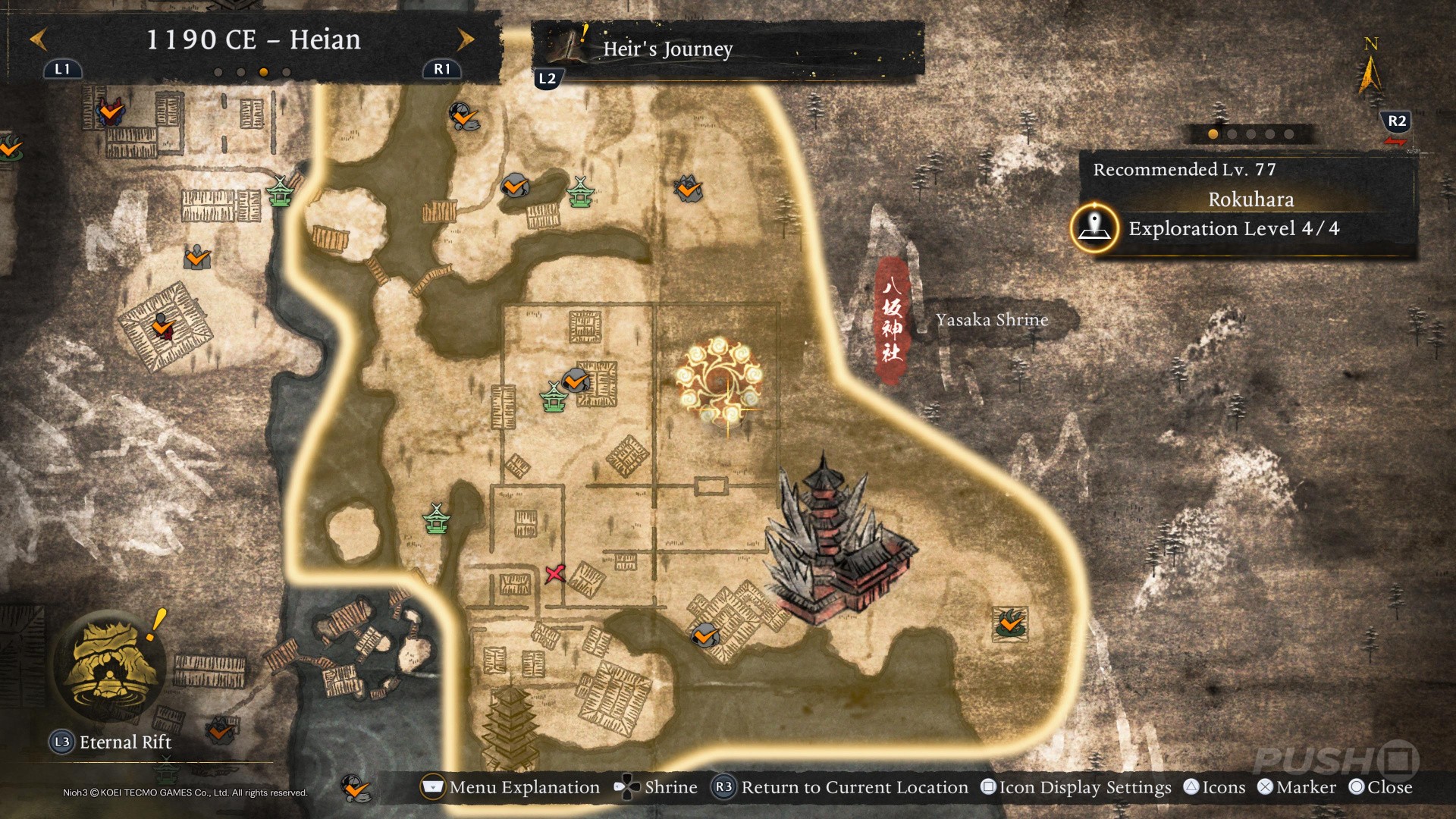Open Icon Display Settings

coord(1077,787)
